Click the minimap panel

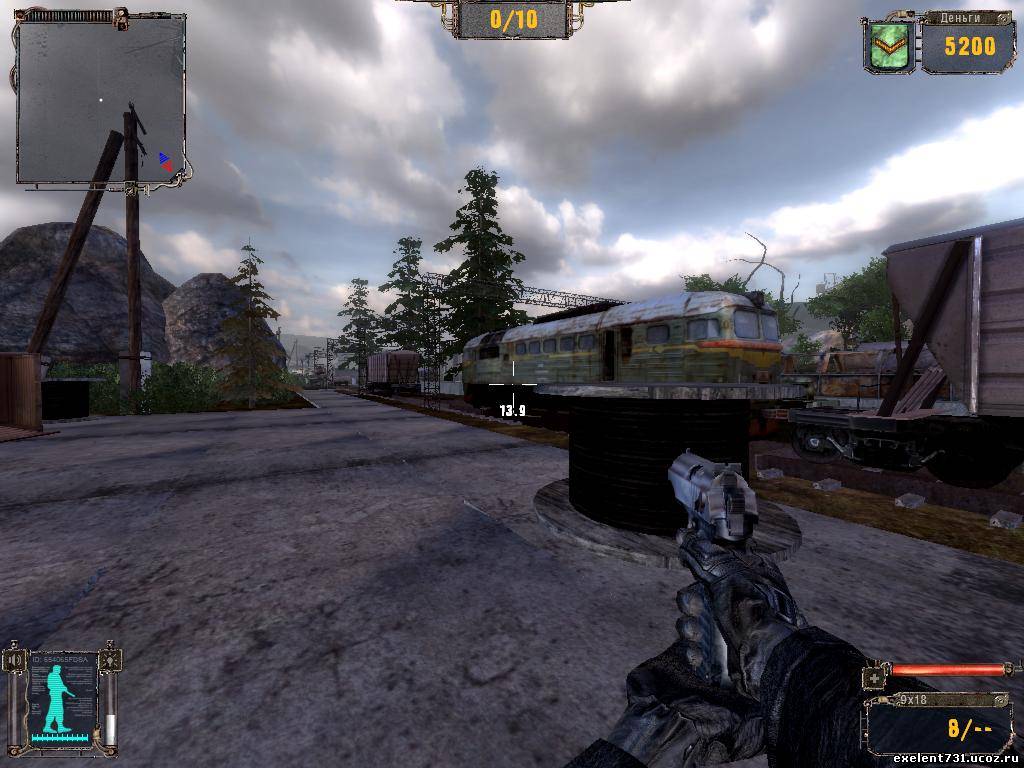coord(101,98)
